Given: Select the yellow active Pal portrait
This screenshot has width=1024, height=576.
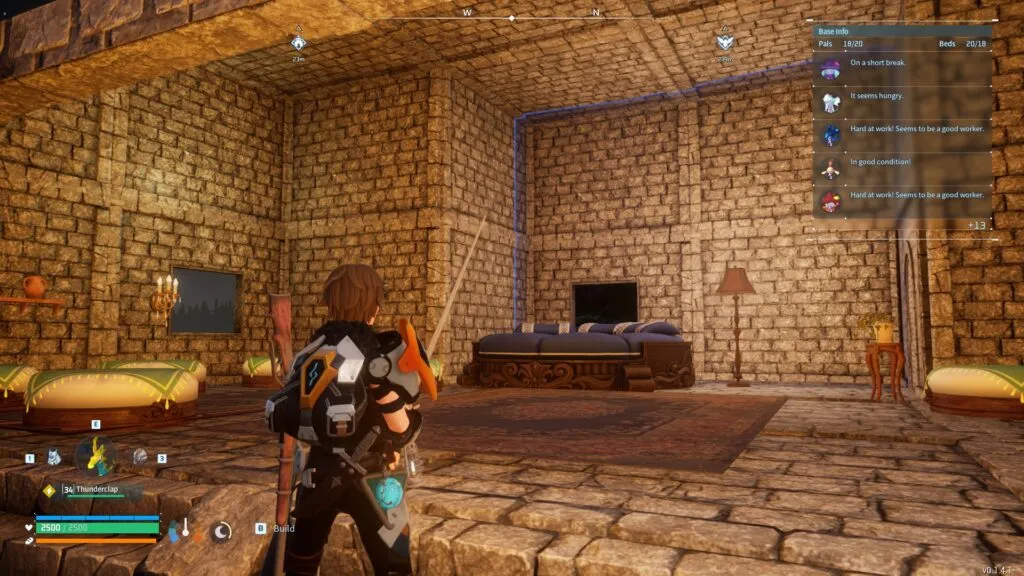Looking at the screenshot, I should pos(96,455).
